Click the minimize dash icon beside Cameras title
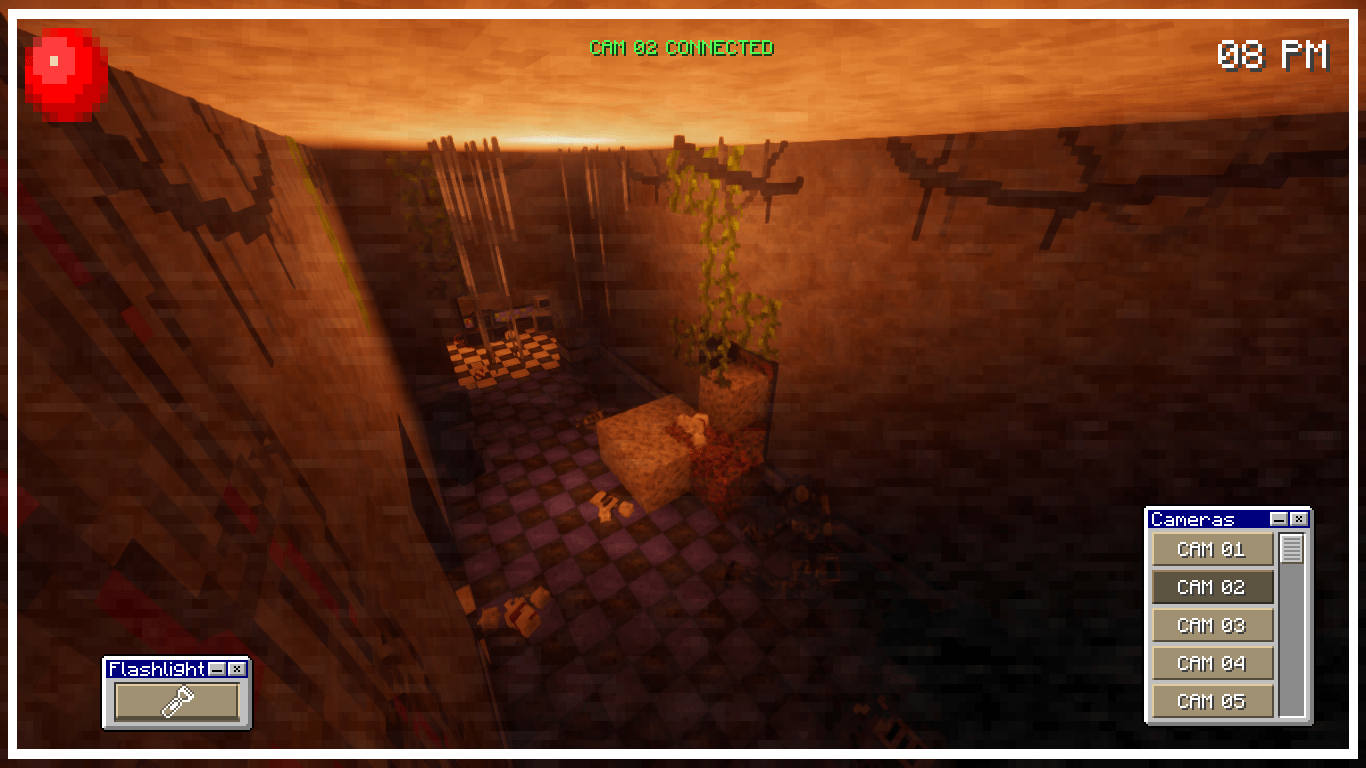Screen dimensions: 1366x768 [1278, 519]
